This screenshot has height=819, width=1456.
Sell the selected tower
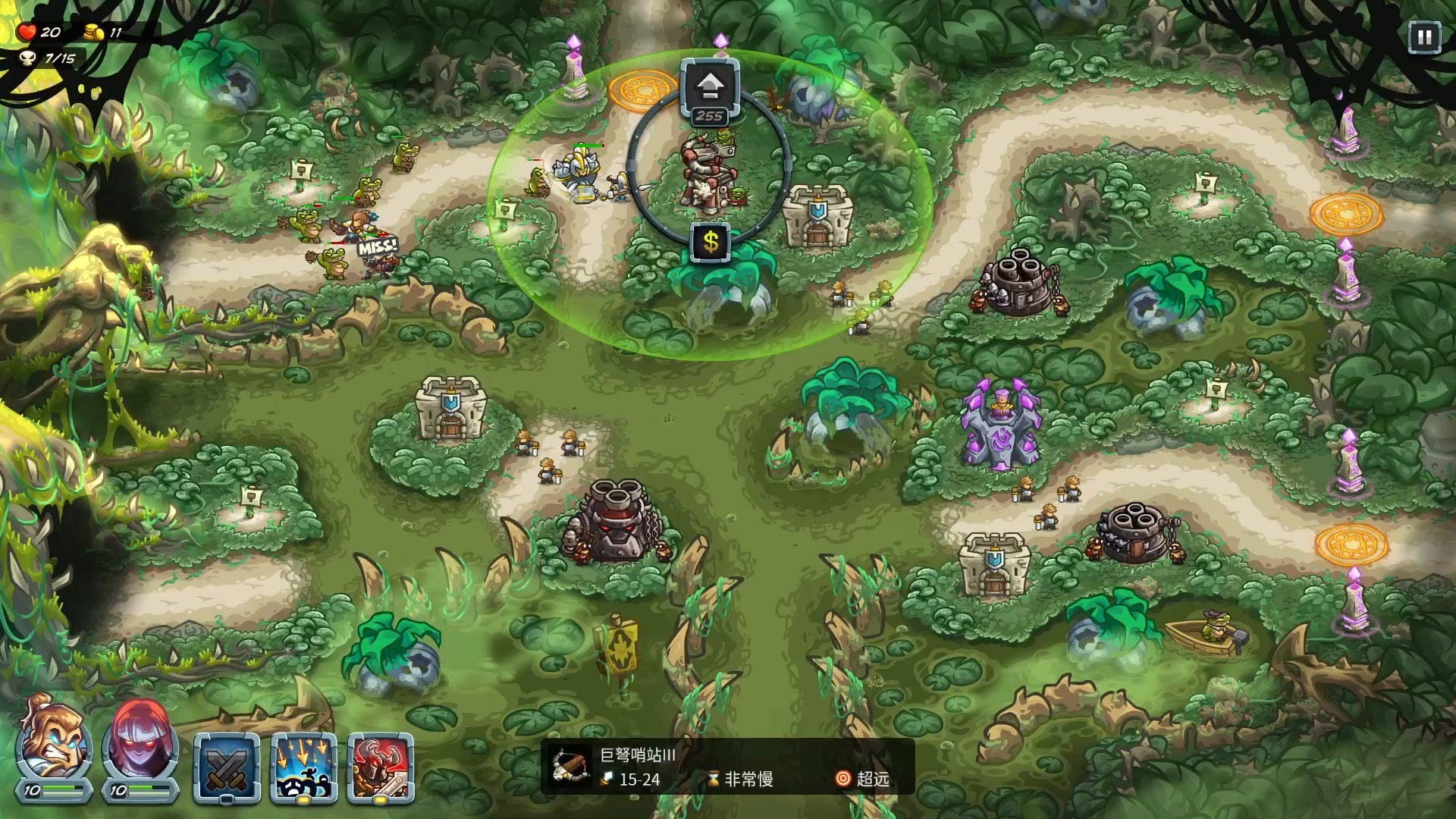(x=711, y=243)
